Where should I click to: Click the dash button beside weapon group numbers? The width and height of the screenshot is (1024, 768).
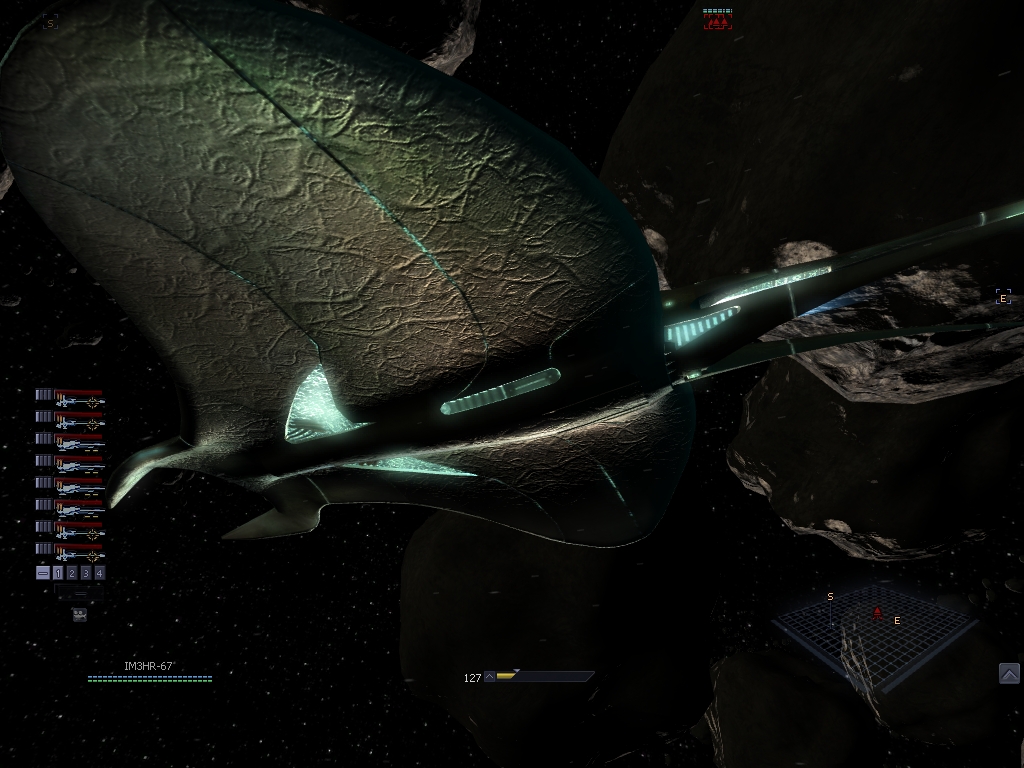(43, 573)
